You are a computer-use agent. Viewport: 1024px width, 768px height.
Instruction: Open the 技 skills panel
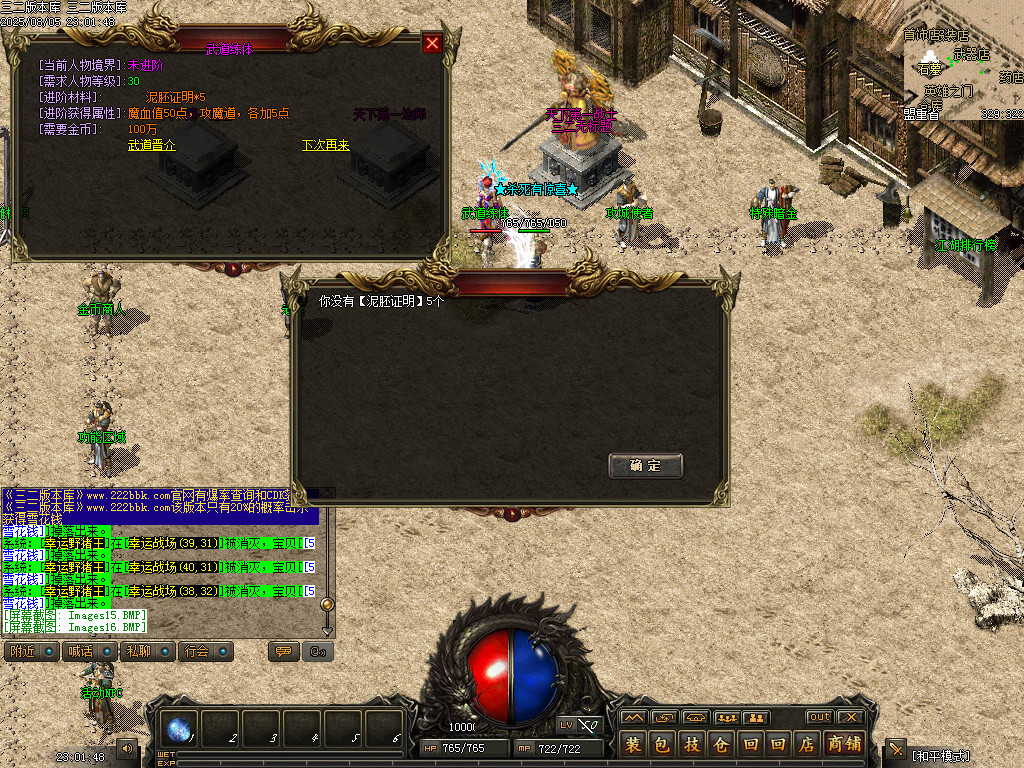click(691, 744)
